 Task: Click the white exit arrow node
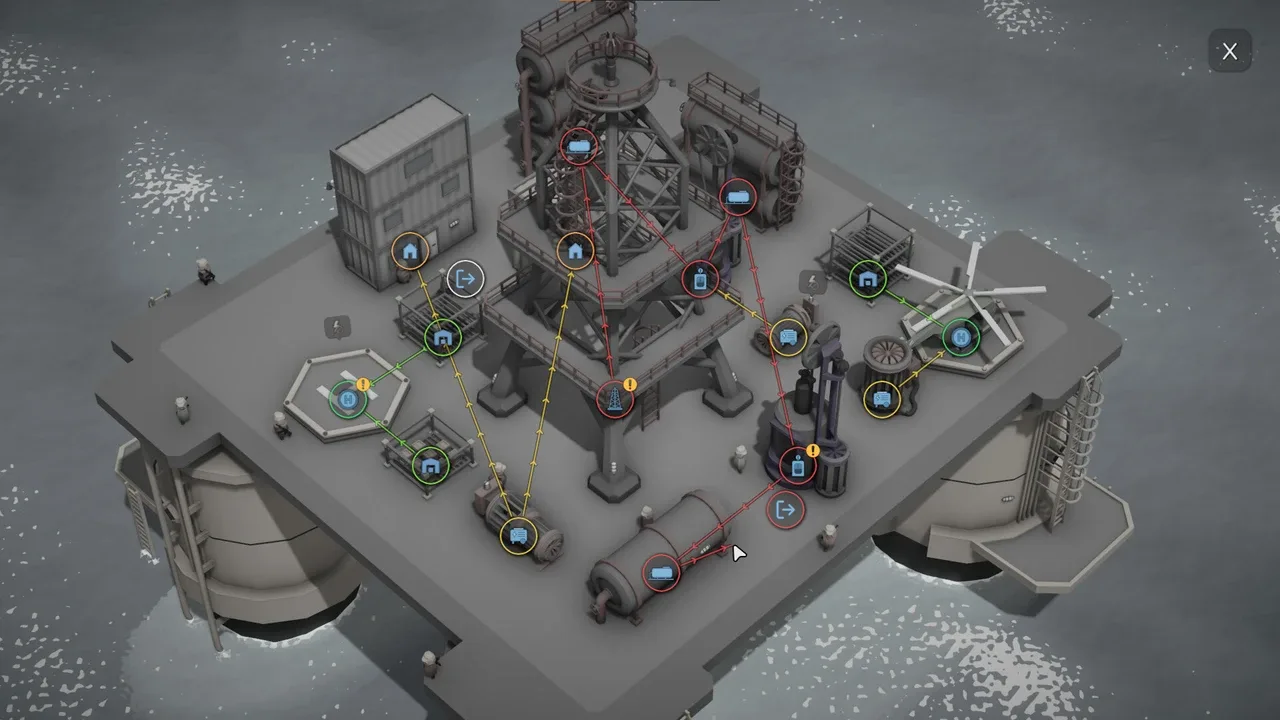point(465,279)
